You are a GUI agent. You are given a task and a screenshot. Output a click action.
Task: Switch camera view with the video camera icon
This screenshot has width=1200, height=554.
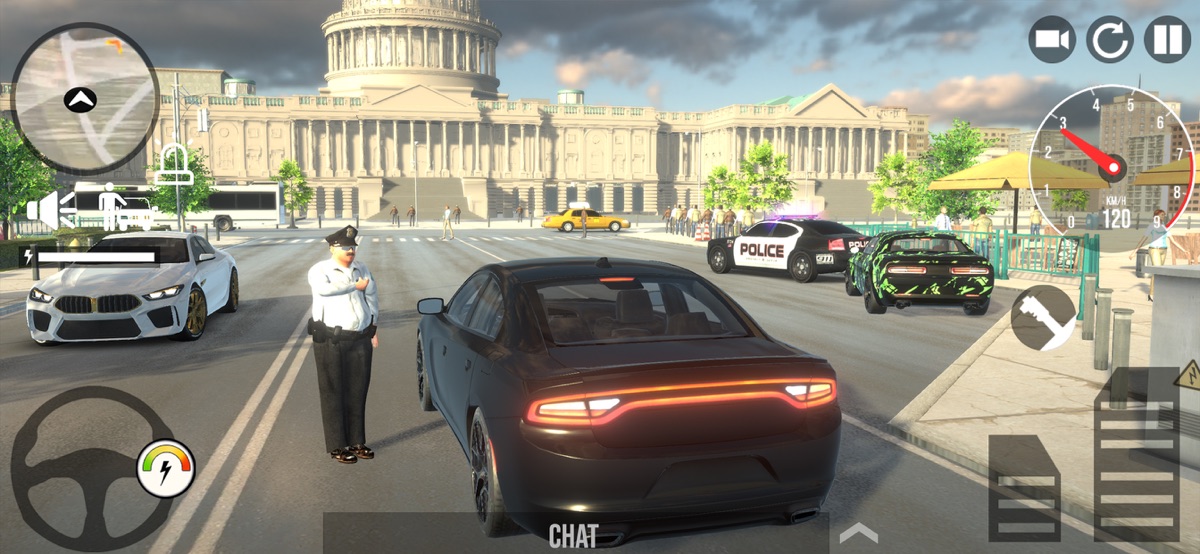click(x=1052, y=40)
